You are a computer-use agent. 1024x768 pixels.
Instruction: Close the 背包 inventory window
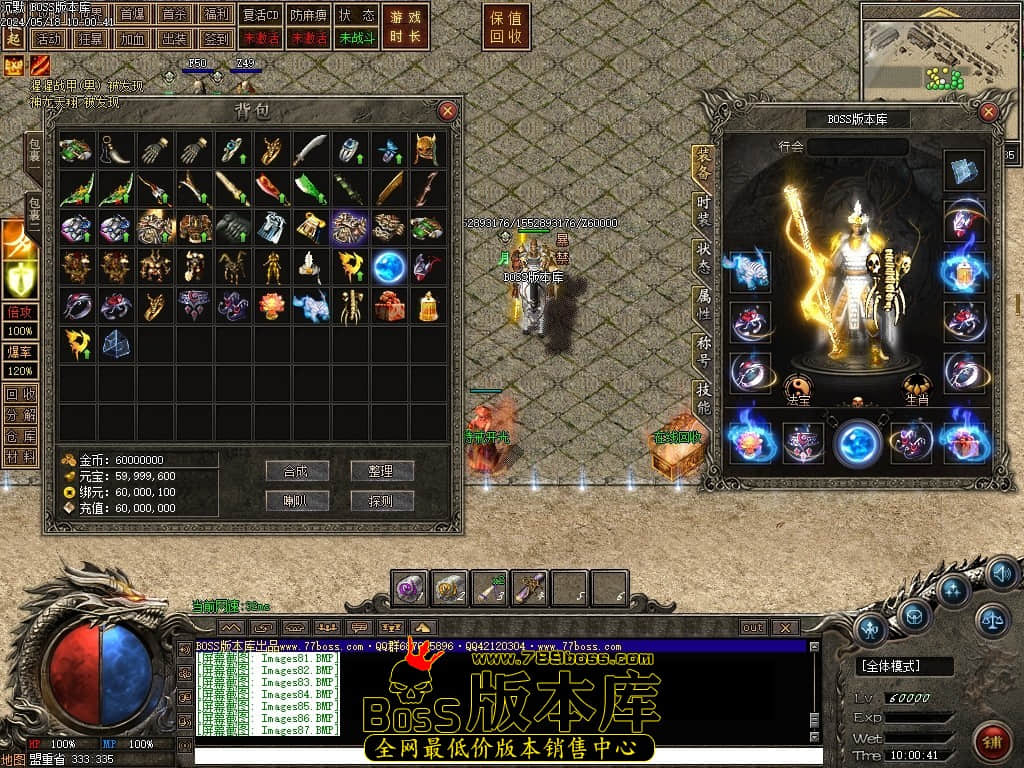click(448, 110)
